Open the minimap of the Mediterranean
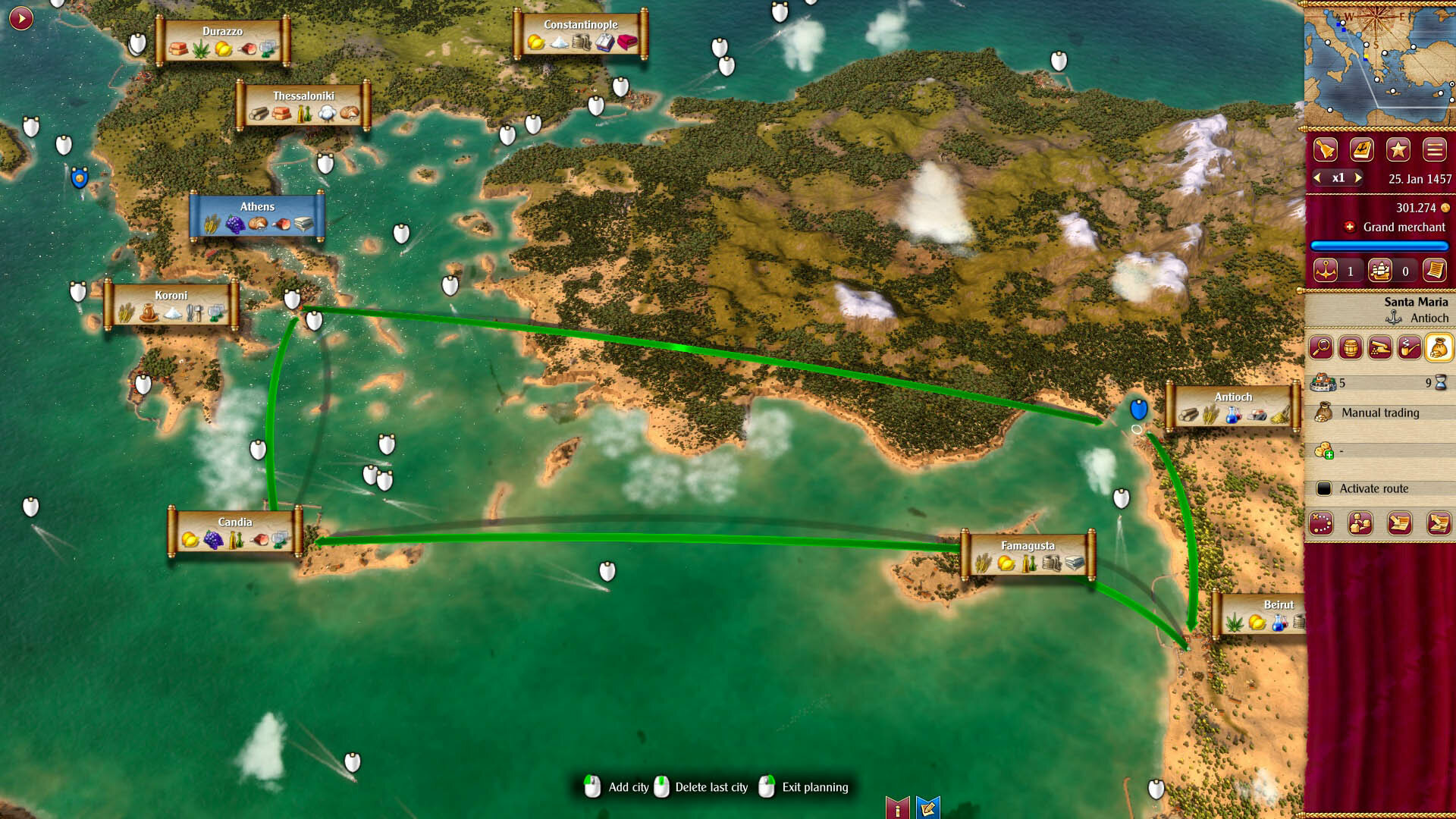The image size is (1456, 819). coord(1379,64)
